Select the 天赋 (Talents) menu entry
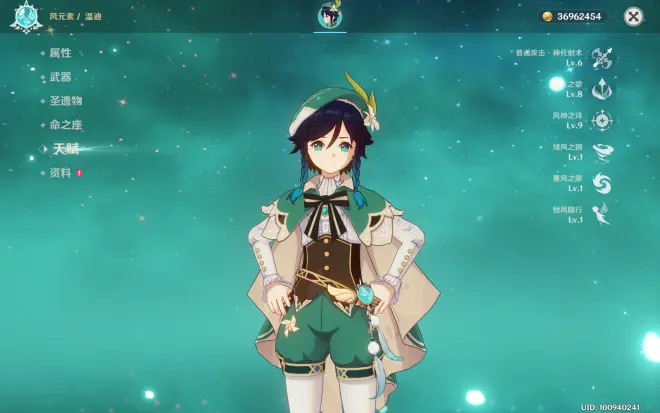660x413 pixels. pos(66,149)
